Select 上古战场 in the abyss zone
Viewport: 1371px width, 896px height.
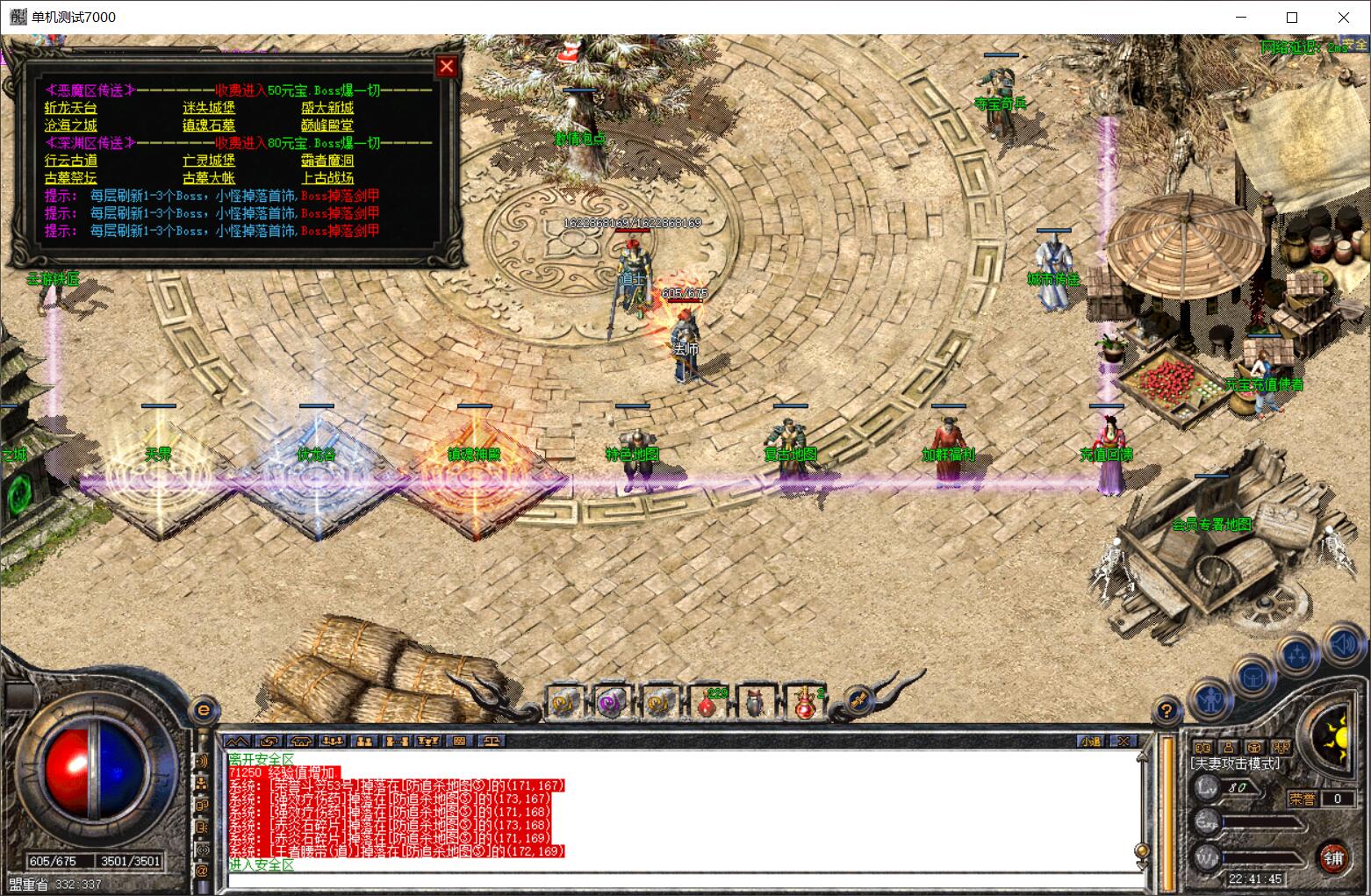[327, 178]
